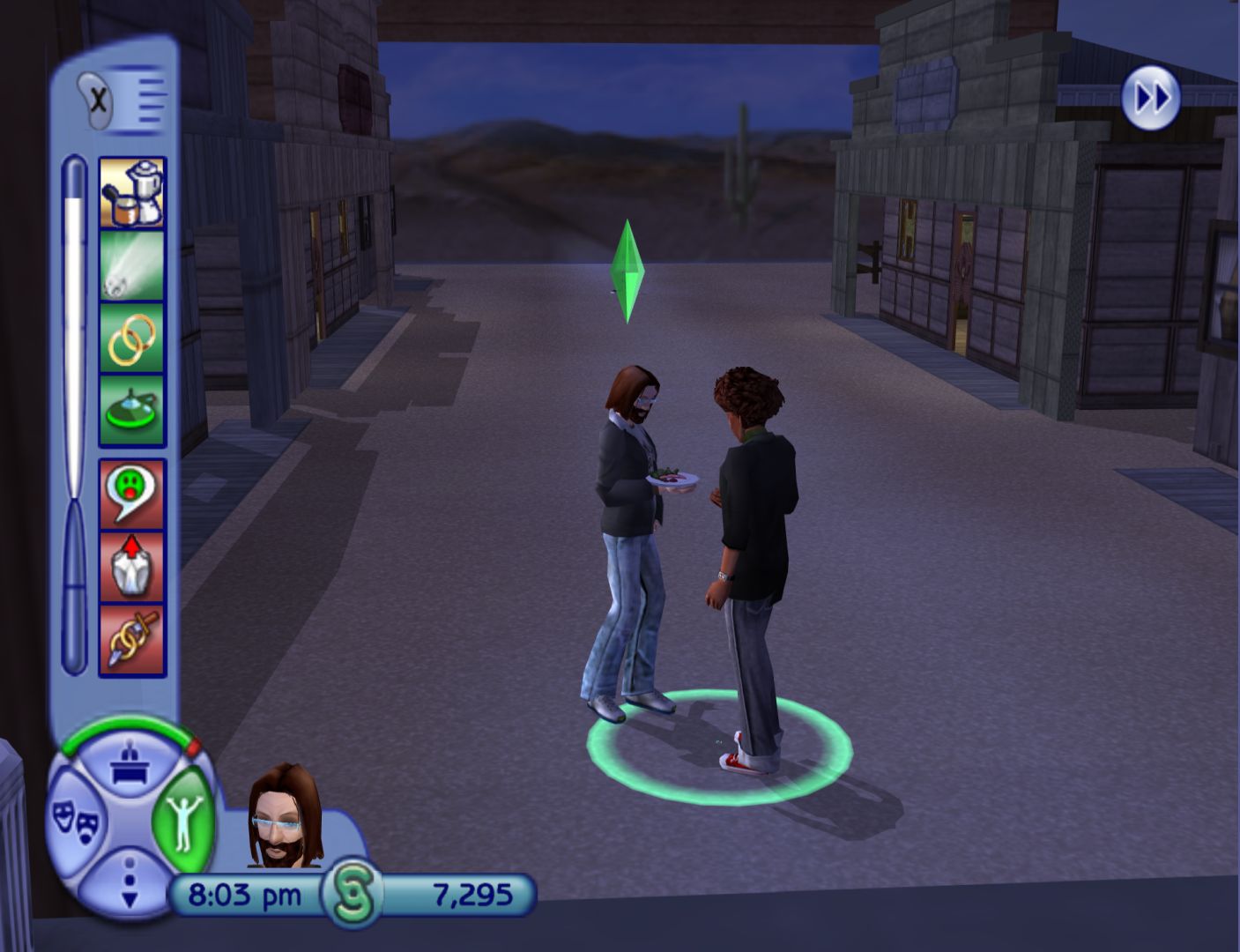Choose the gold rings want
This screenshot has height=952, width=1240.
point(131,338)
